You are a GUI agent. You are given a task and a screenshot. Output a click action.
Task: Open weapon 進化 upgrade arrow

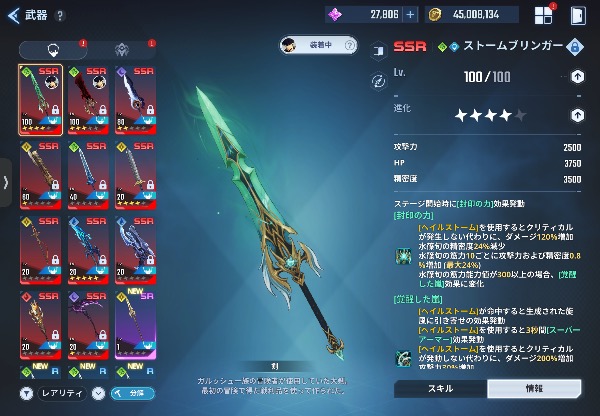click(577, 114)
